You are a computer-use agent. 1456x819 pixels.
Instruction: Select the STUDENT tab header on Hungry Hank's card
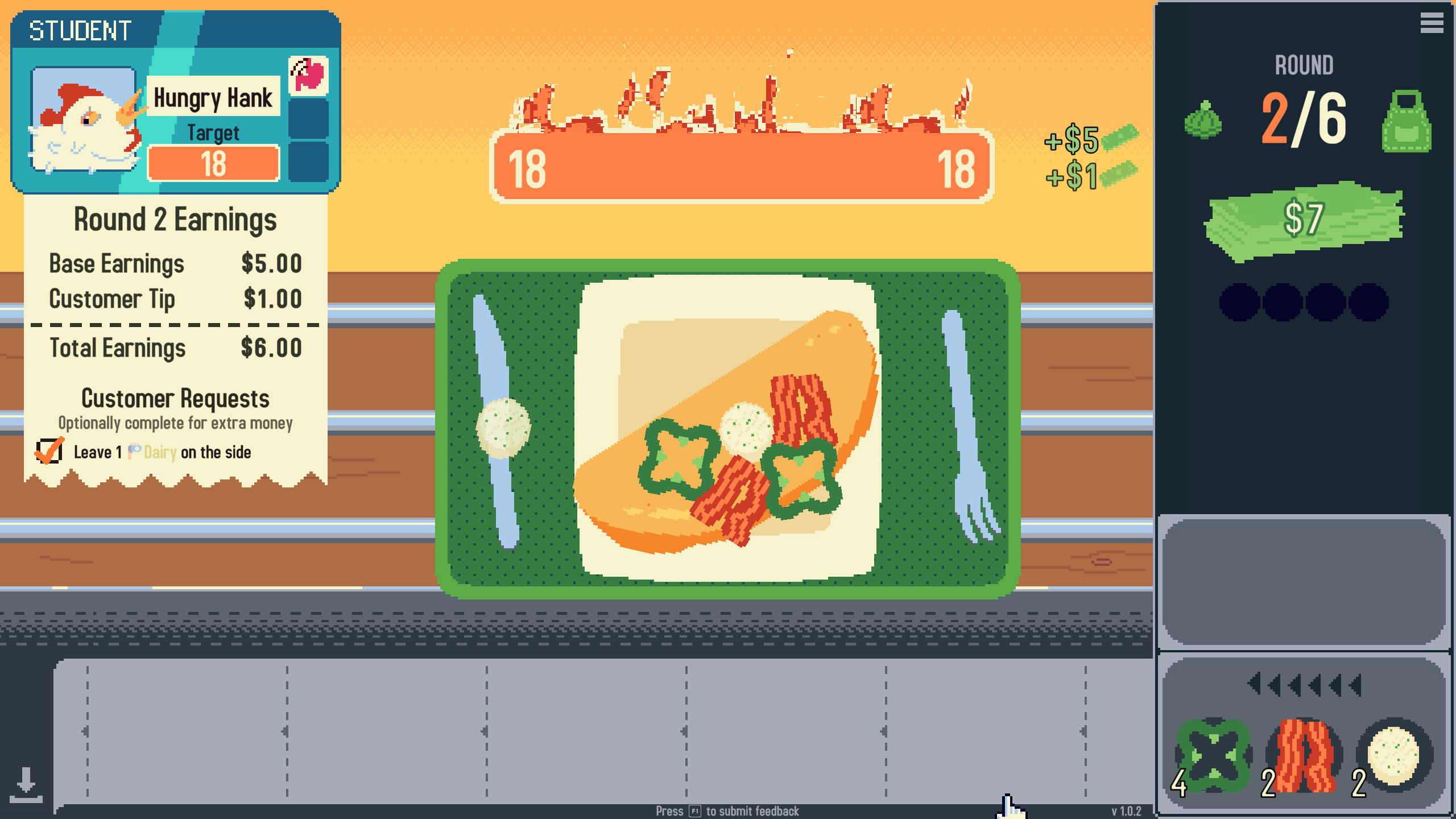tap(80, 31)
